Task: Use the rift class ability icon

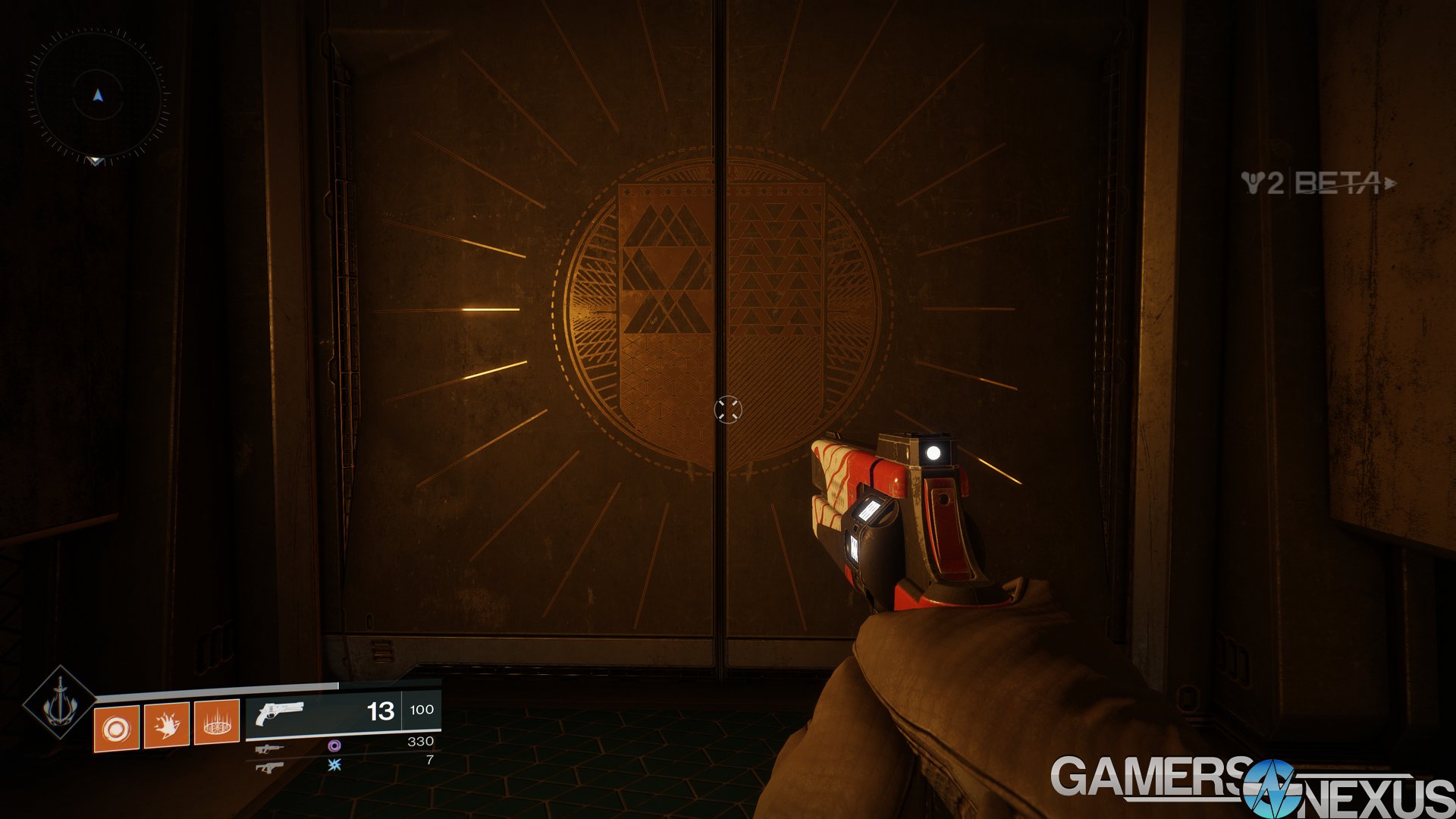Action: point(217,723)
